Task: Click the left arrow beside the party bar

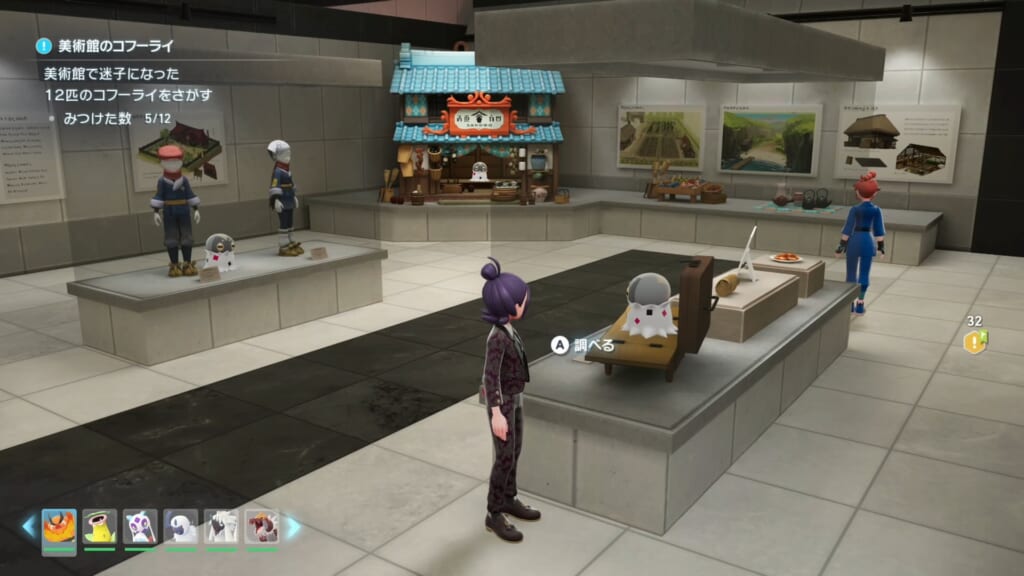Action: coord(28,526)
